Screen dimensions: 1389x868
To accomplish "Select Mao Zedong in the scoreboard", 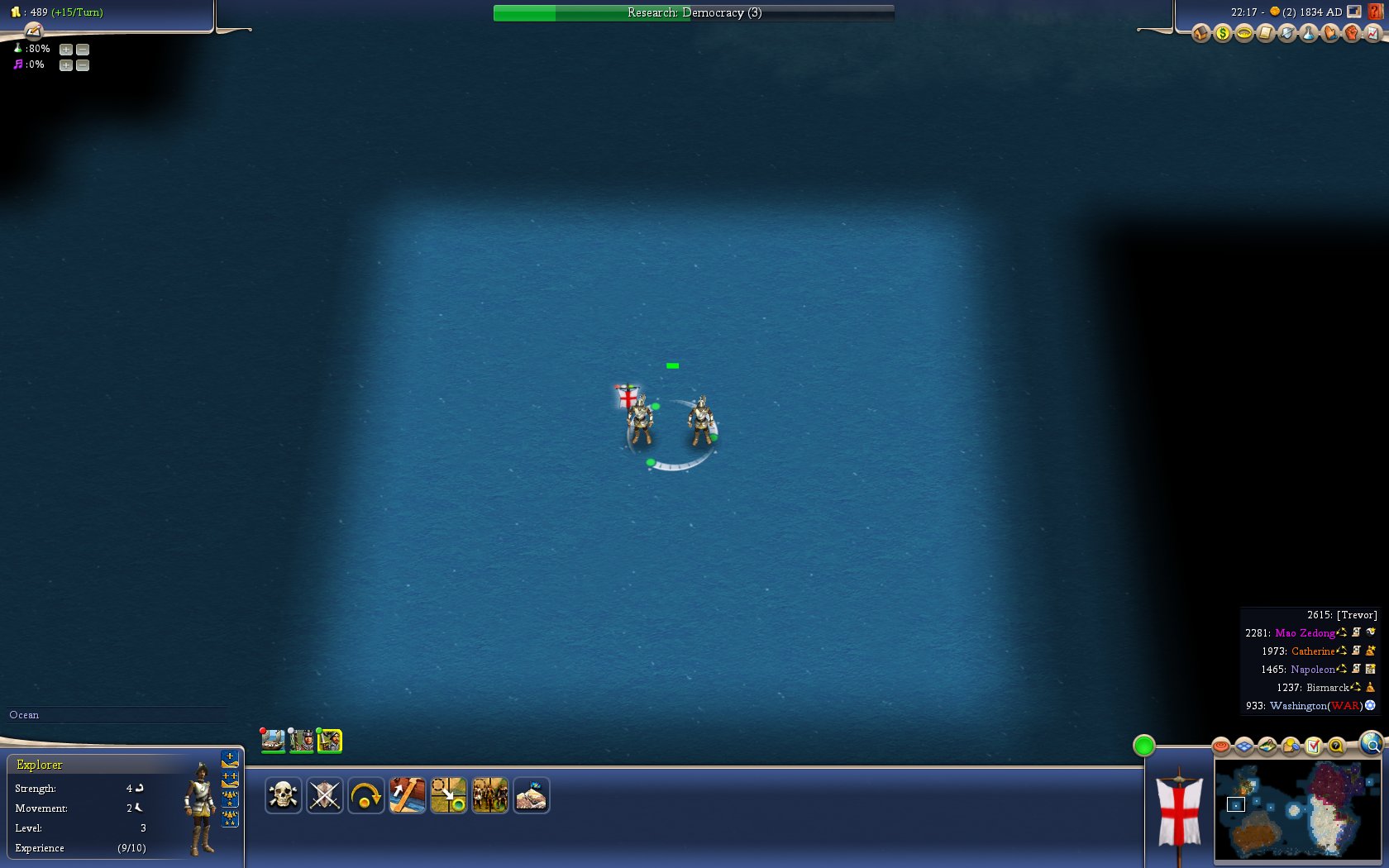I will [x=1305, y=633].
